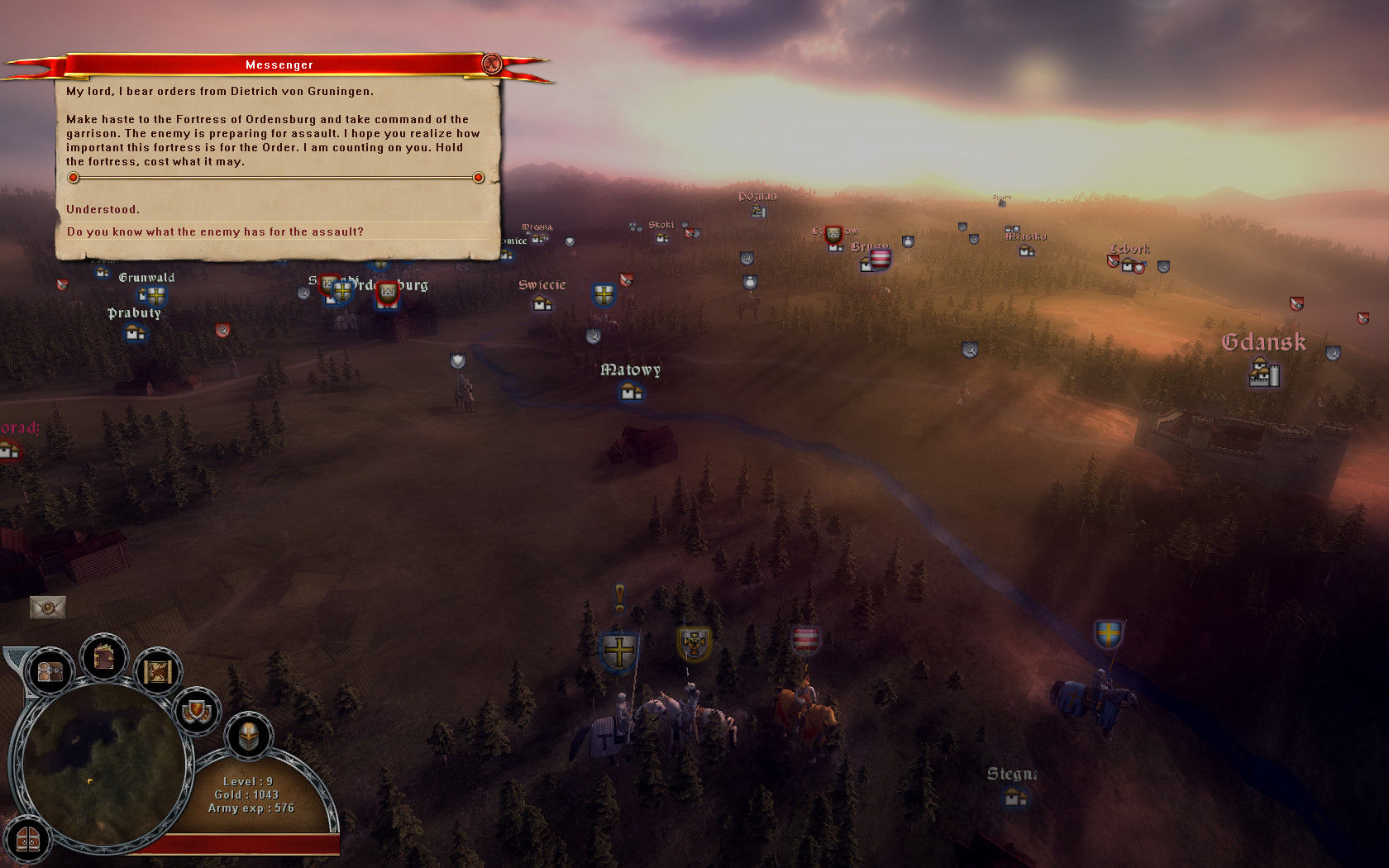
Task: Open the three shields army icon
Action: click(197, 710)
